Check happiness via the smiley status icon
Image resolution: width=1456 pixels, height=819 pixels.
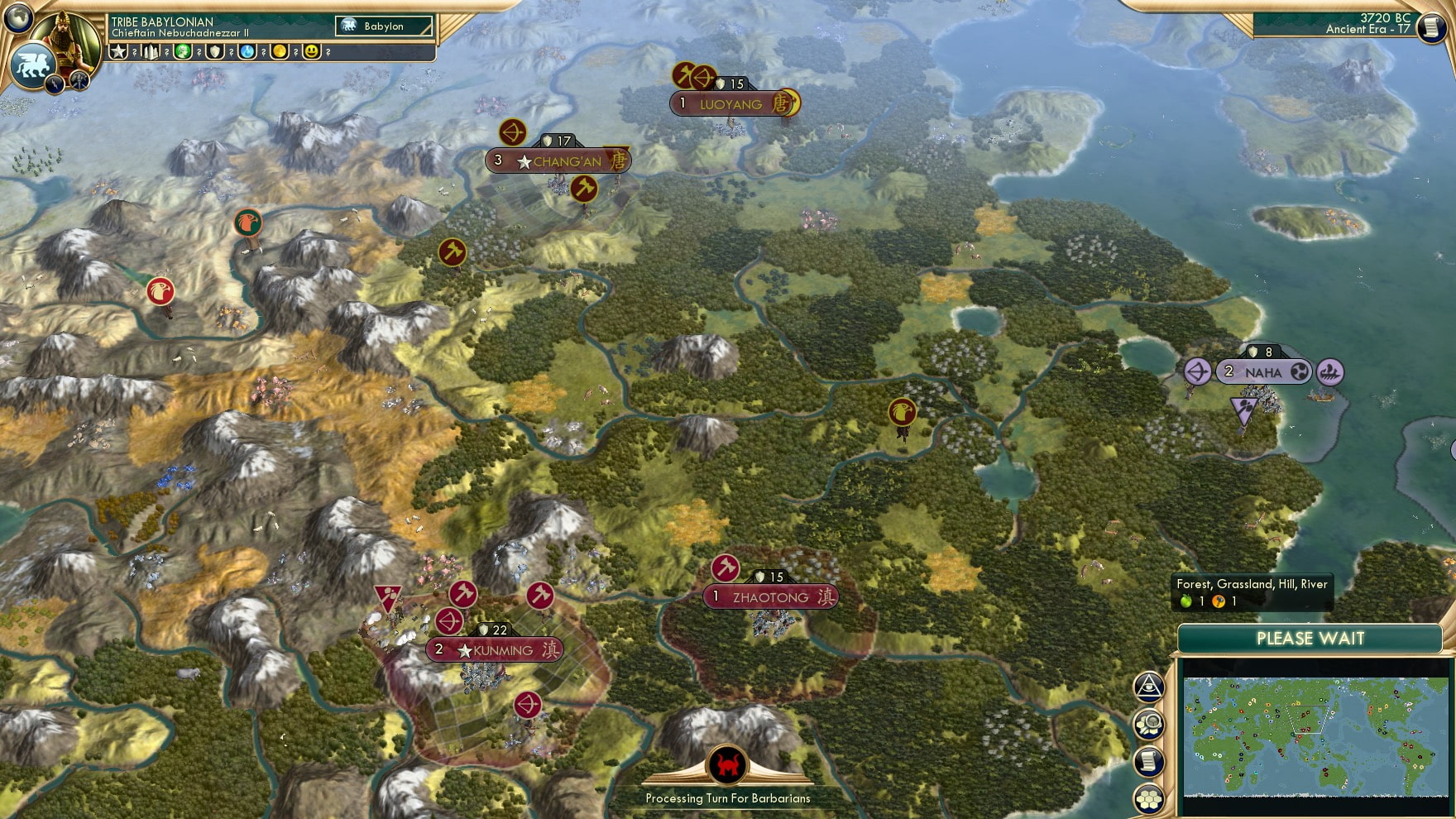[312, 53]
